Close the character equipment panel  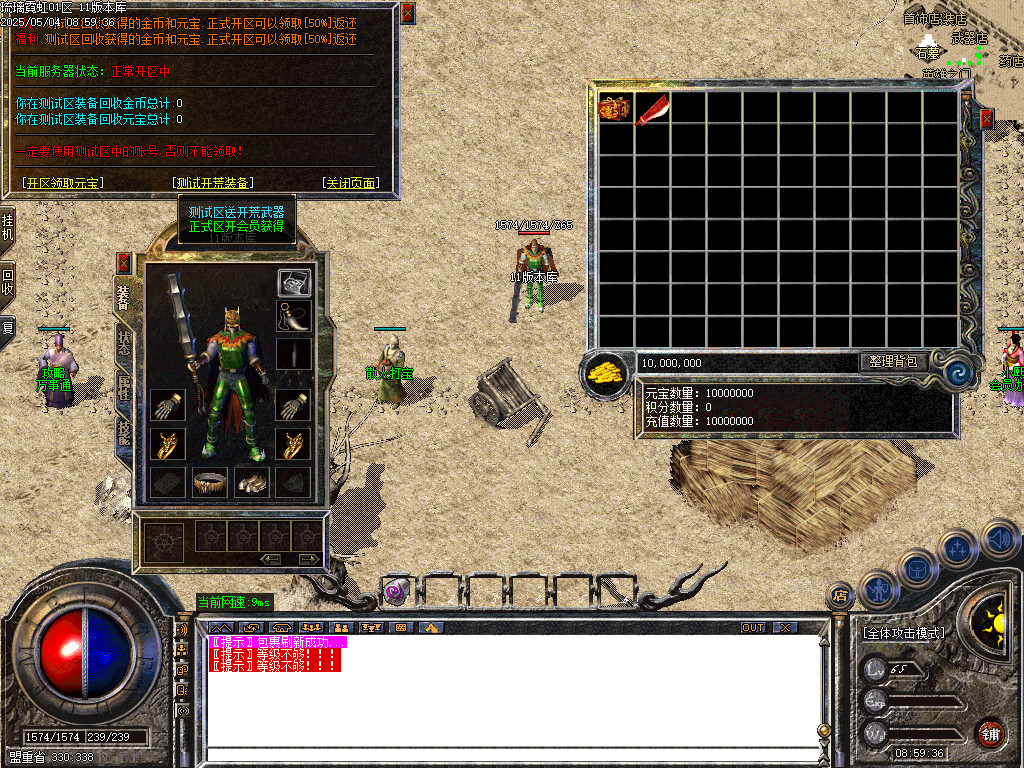pyautogui.click(x=124, y=263)
